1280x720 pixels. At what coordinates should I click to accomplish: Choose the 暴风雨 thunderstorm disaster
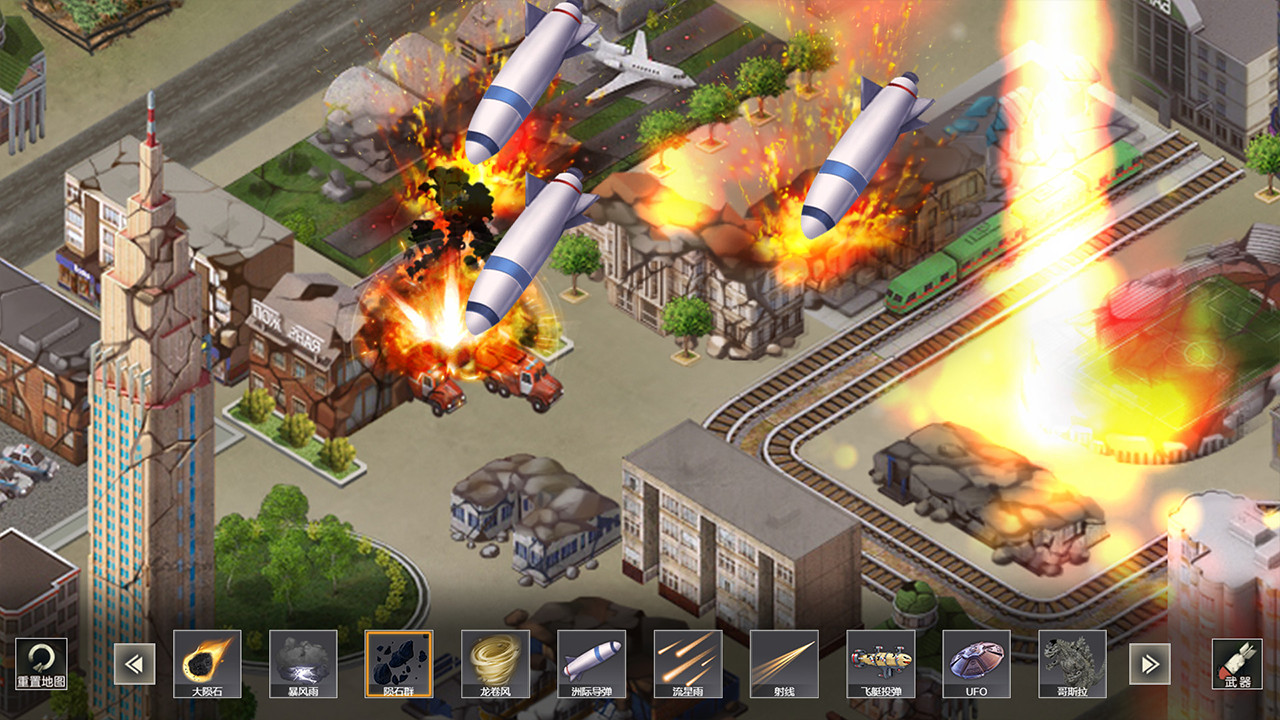point(303,663)
